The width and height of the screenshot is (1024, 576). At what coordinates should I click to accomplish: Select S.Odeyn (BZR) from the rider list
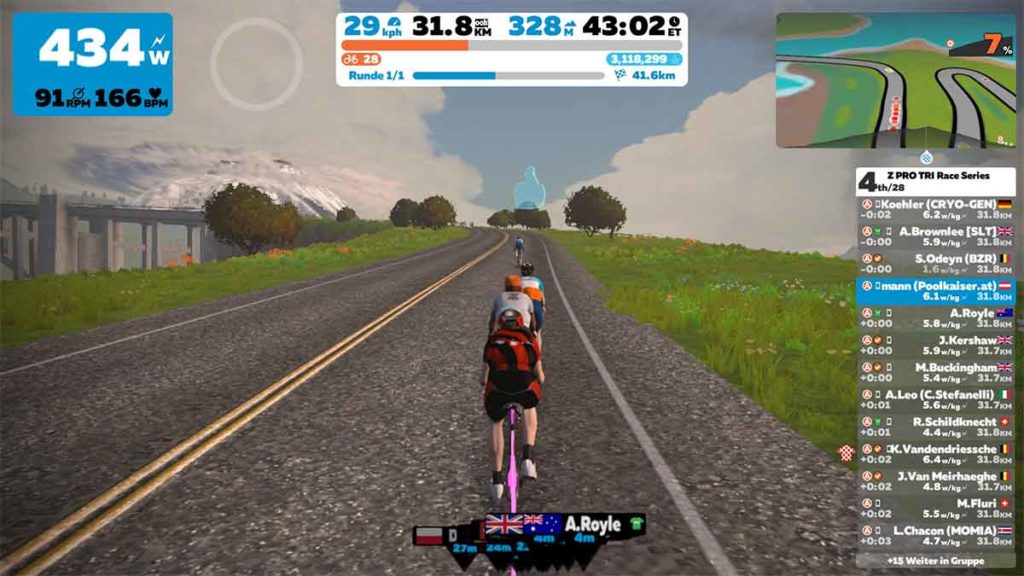pyautogui.click(x=935, y=263)
